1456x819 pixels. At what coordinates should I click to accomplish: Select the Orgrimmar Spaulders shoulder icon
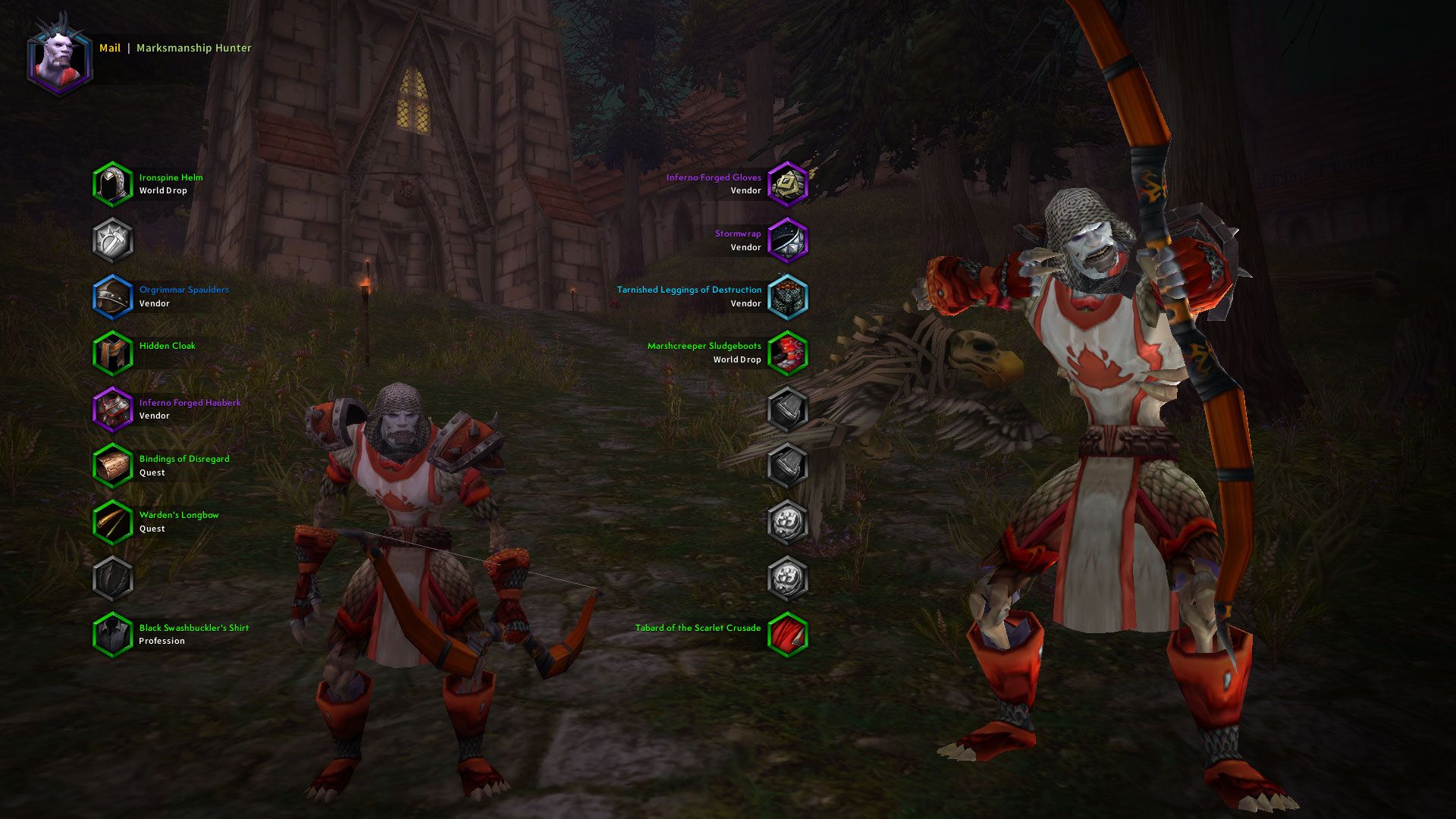click(x=114, y=296)
